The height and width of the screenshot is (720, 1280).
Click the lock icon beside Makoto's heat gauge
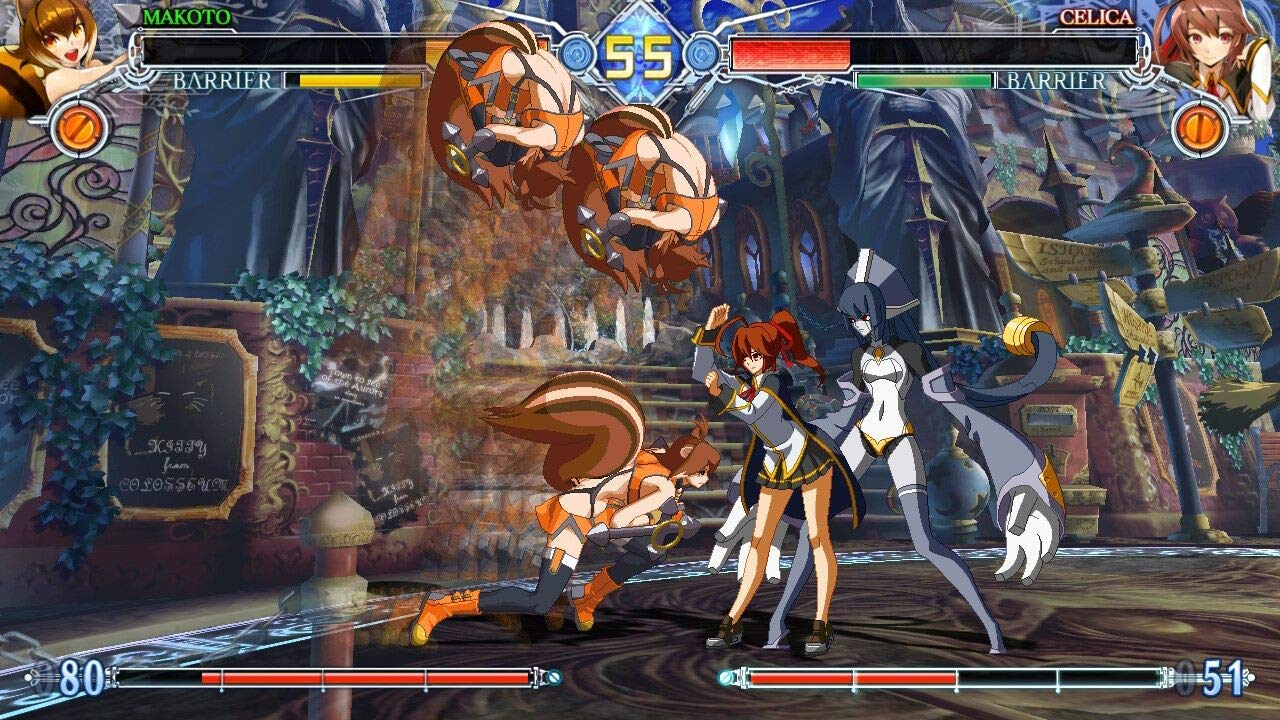[x=553, y=676]
